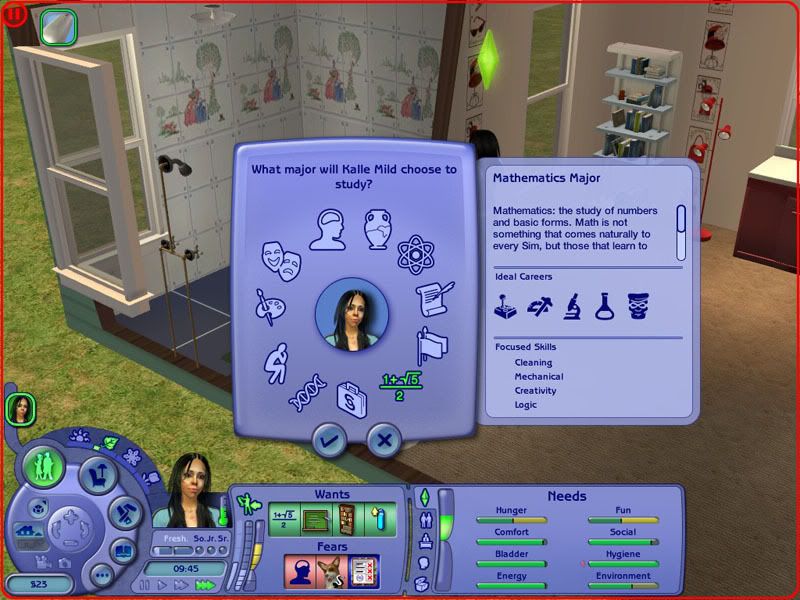Pick the Psychology head major icon
The height and width of the screenshot is (600, 800).
[x=328, y=229]
